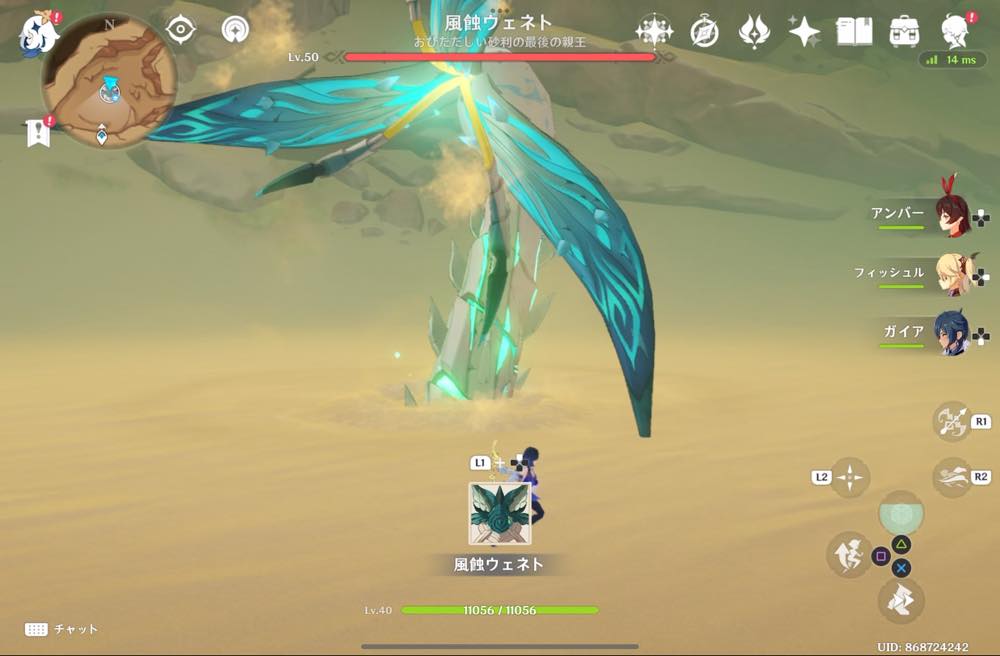This screenshot has width=1000, height=656.
Task: Open the battle pass icon
Action: (x=754, y=32)
